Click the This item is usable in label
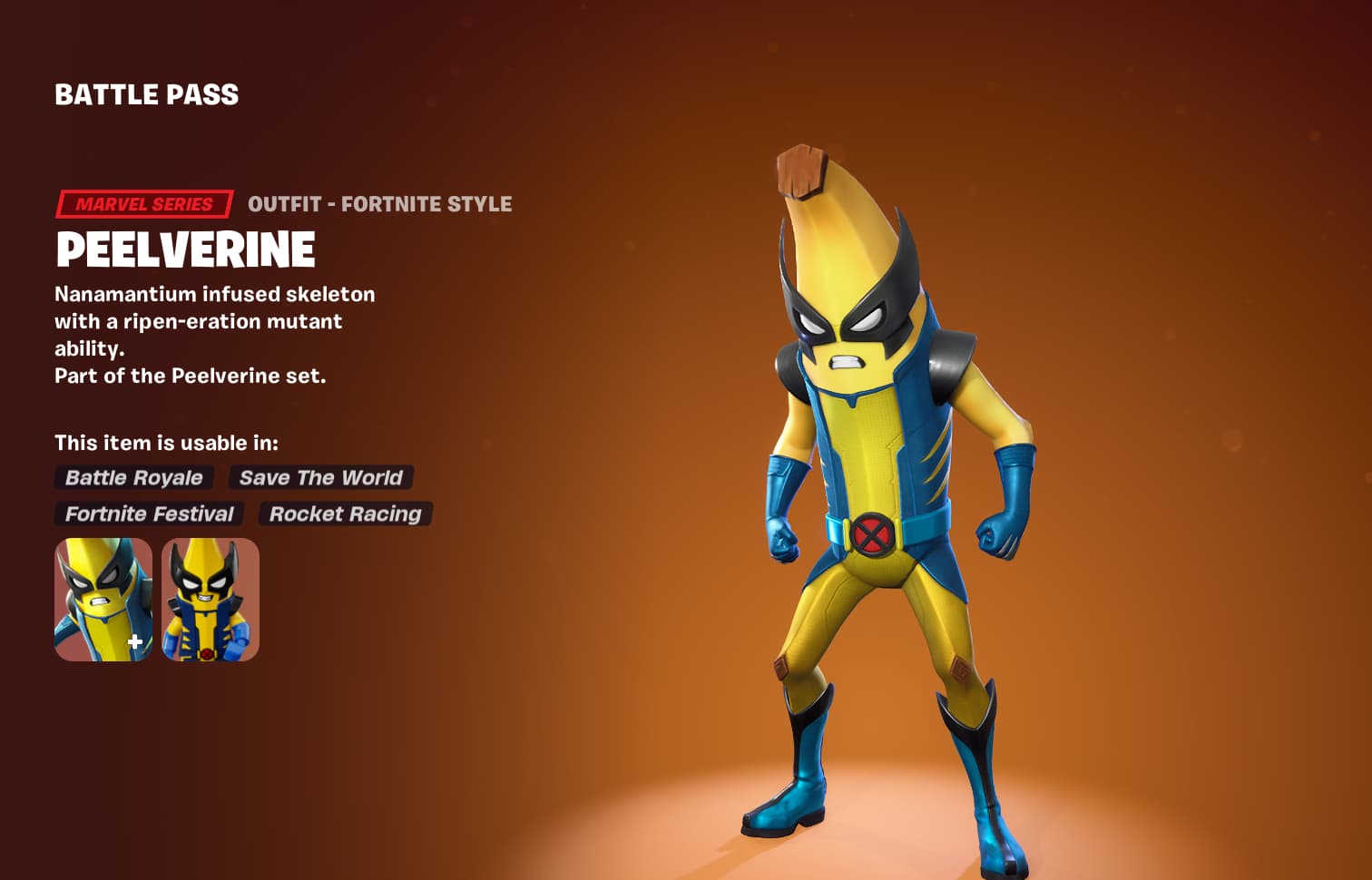 click(x=167, y=443)
